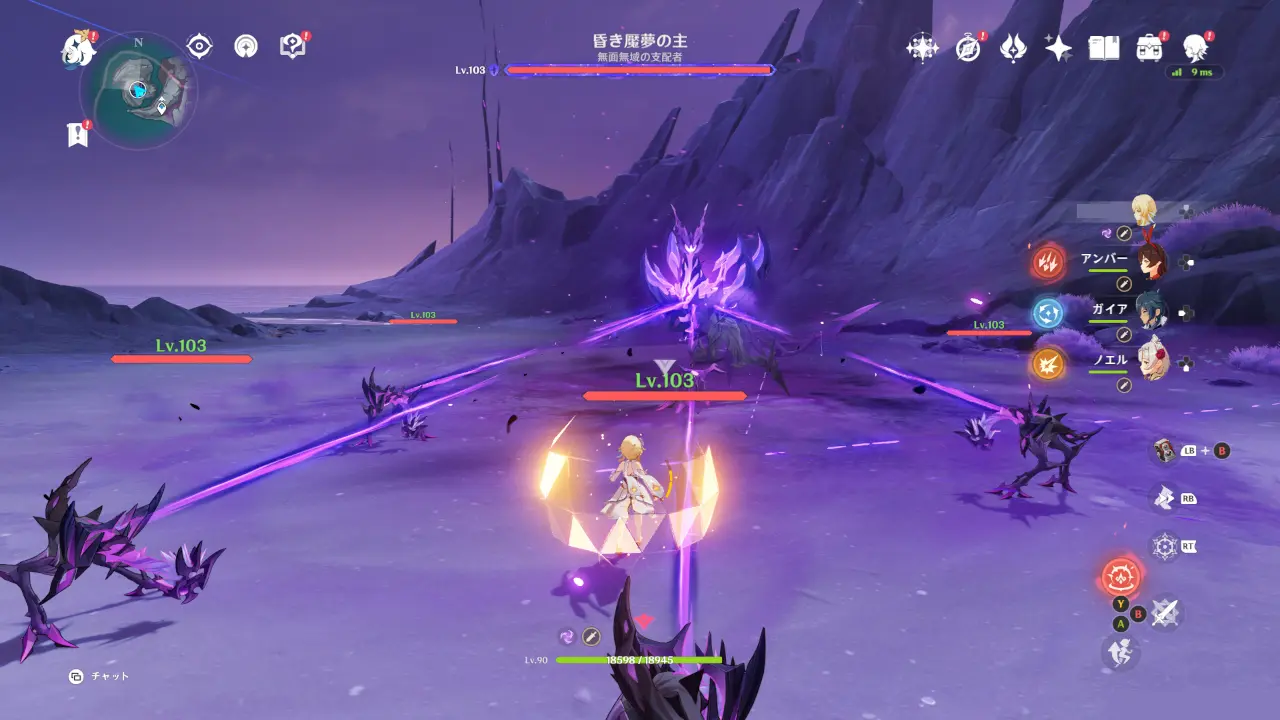The width and height of the screenshot is (1280, 720).
Task: Click the four-pointed sparkle star icon
Action: (x=1058, y=47)
